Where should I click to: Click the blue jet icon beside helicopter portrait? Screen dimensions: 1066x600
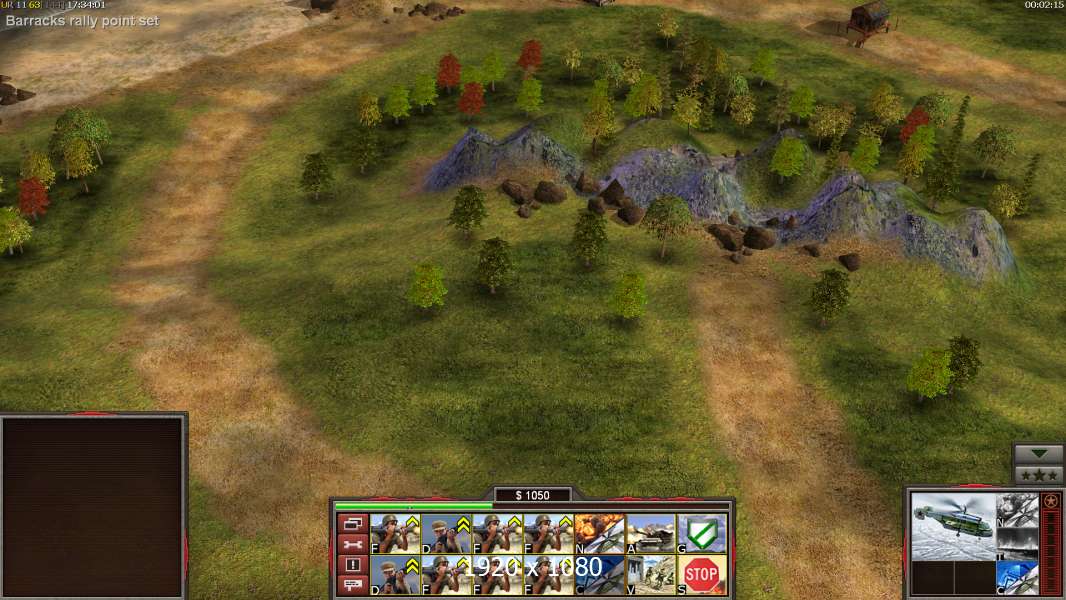[1017, 578]
